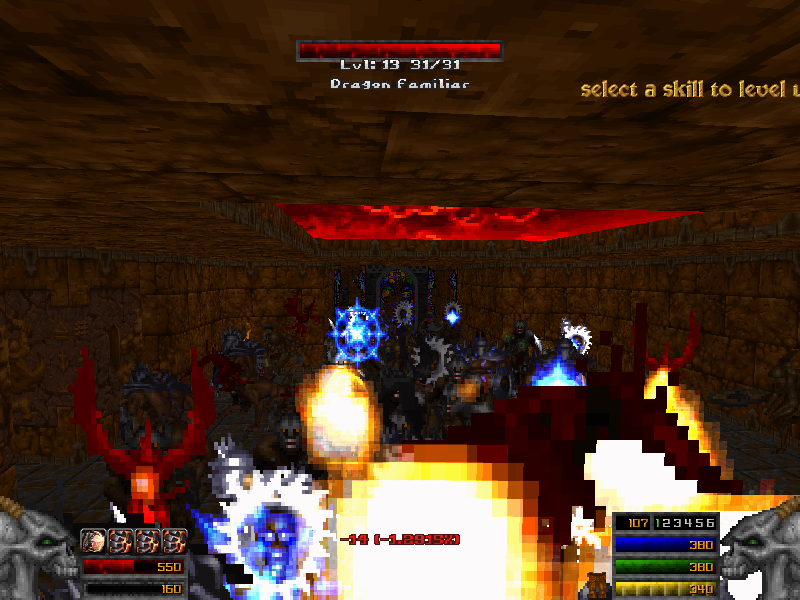The height and width of the screenshot is (600, 800).
Task: Select the face portrait icon in the status row
Action: [x=94, y=542]
